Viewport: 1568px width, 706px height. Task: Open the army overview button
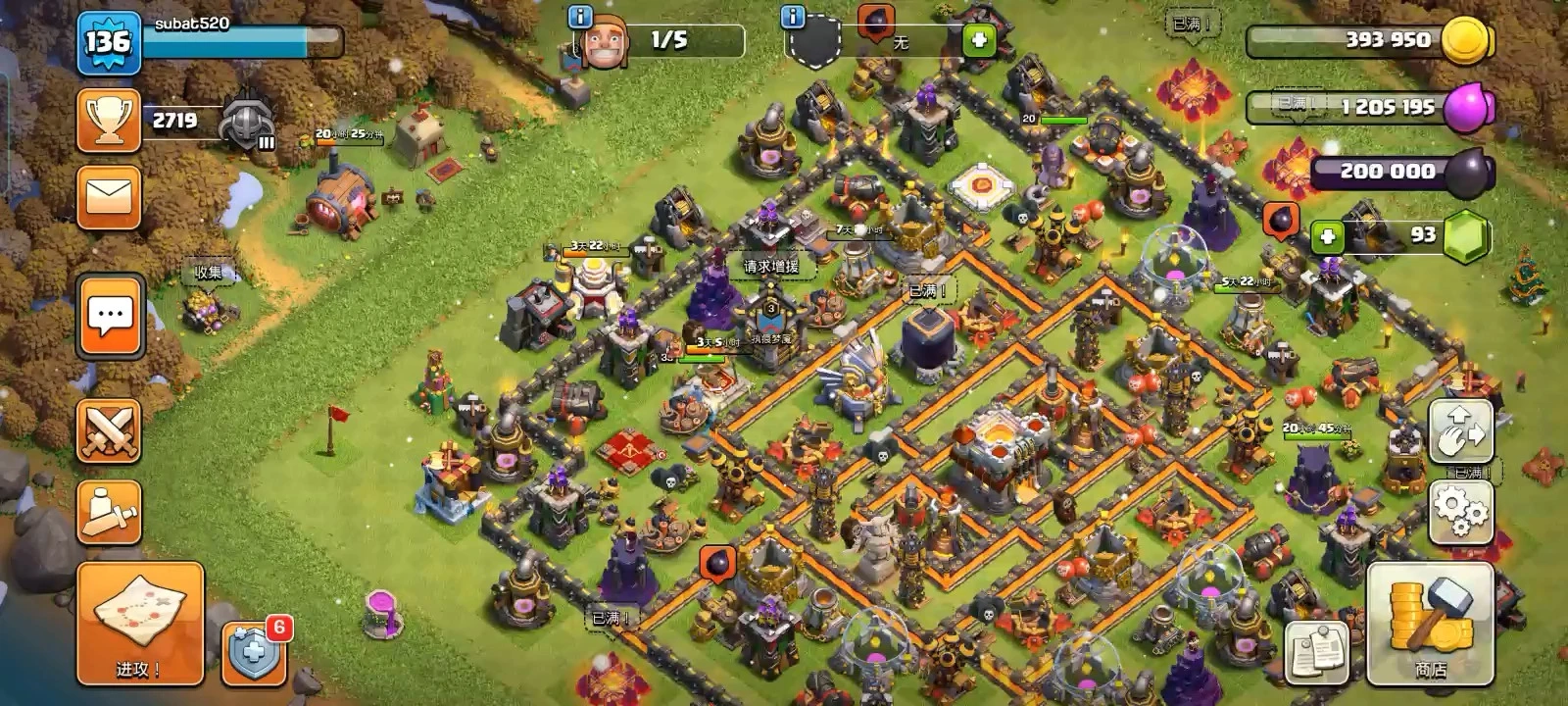(109, 511)
